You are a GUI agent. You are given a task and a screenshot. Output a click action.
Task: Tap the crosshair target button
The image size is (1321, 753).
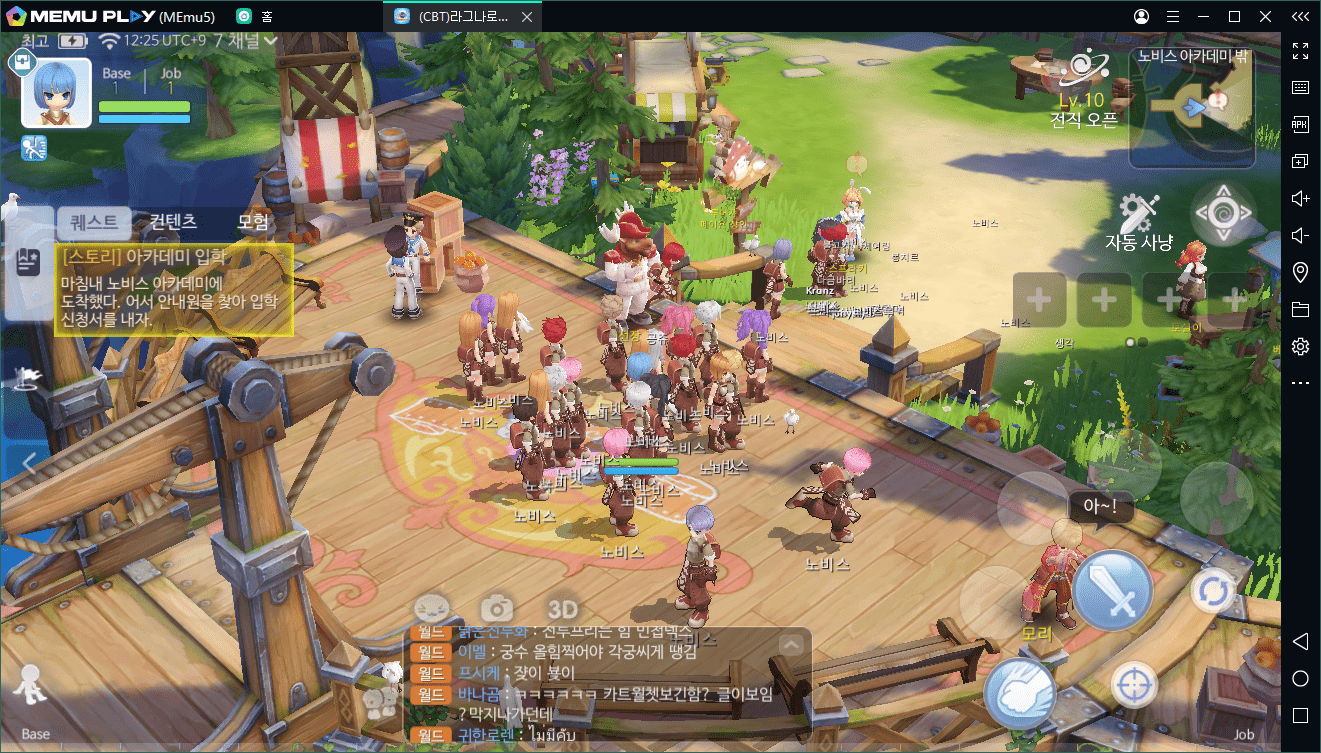coord(1133,686)
